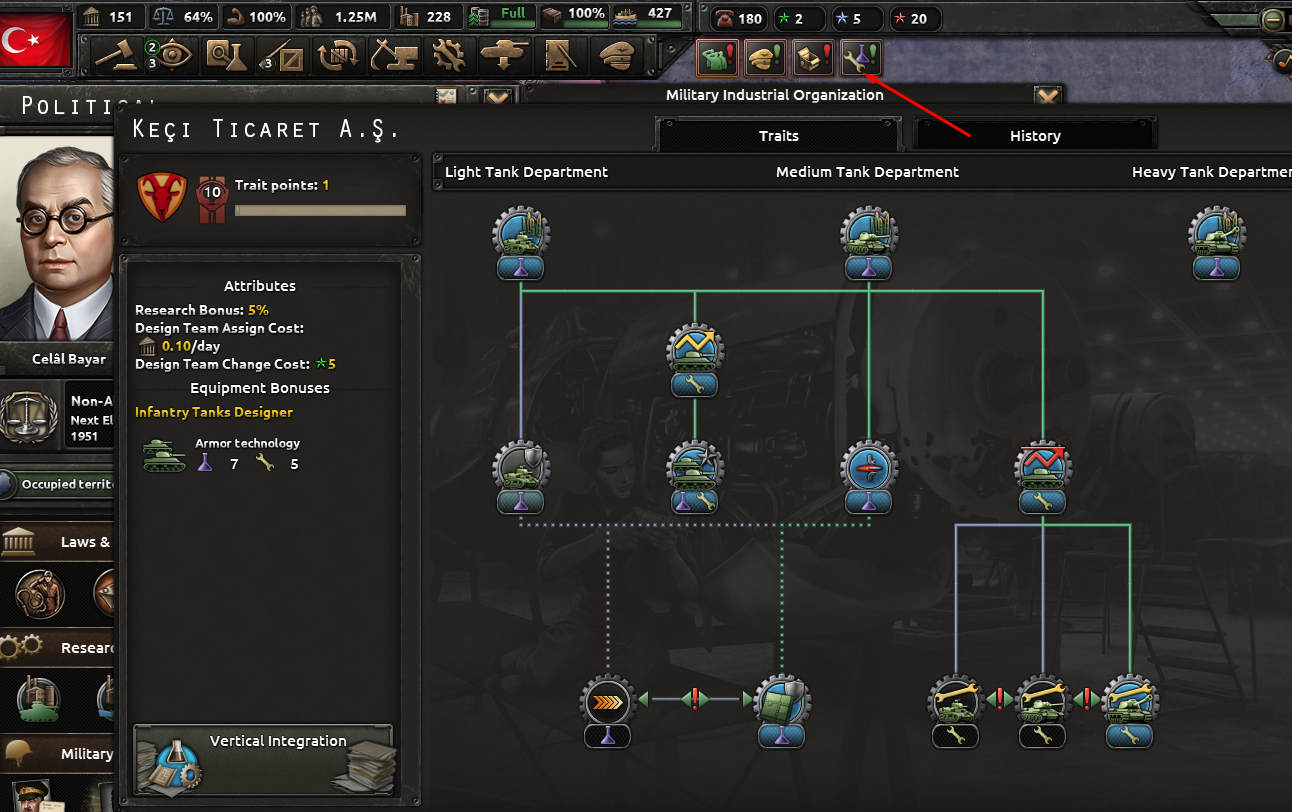Click the Vertical Integration button

[263, 755]
